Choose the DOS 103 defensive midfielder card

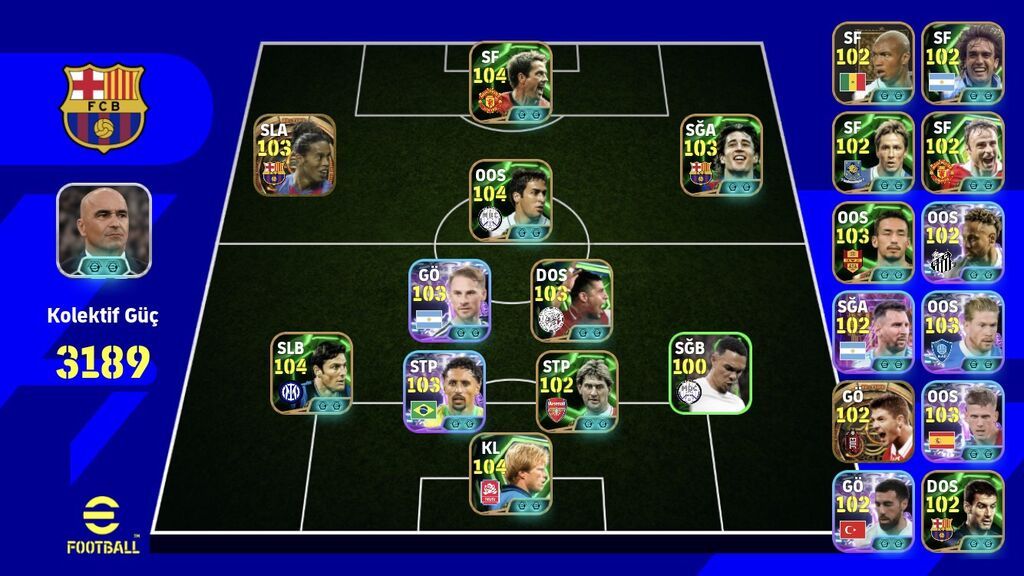pyautogui.click(x=571, y=301)
